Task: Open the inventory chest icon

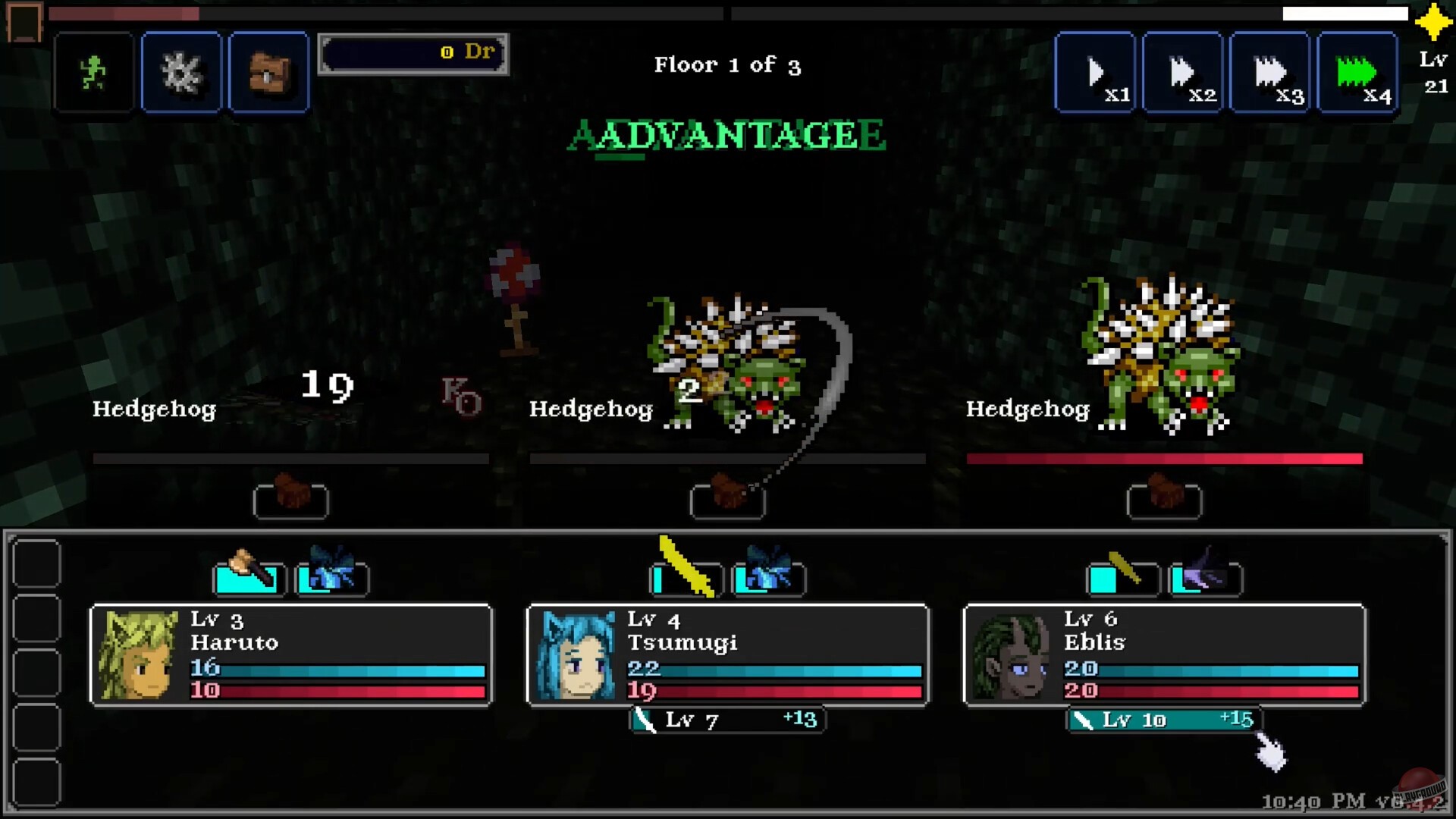Action: coord(268,72)
